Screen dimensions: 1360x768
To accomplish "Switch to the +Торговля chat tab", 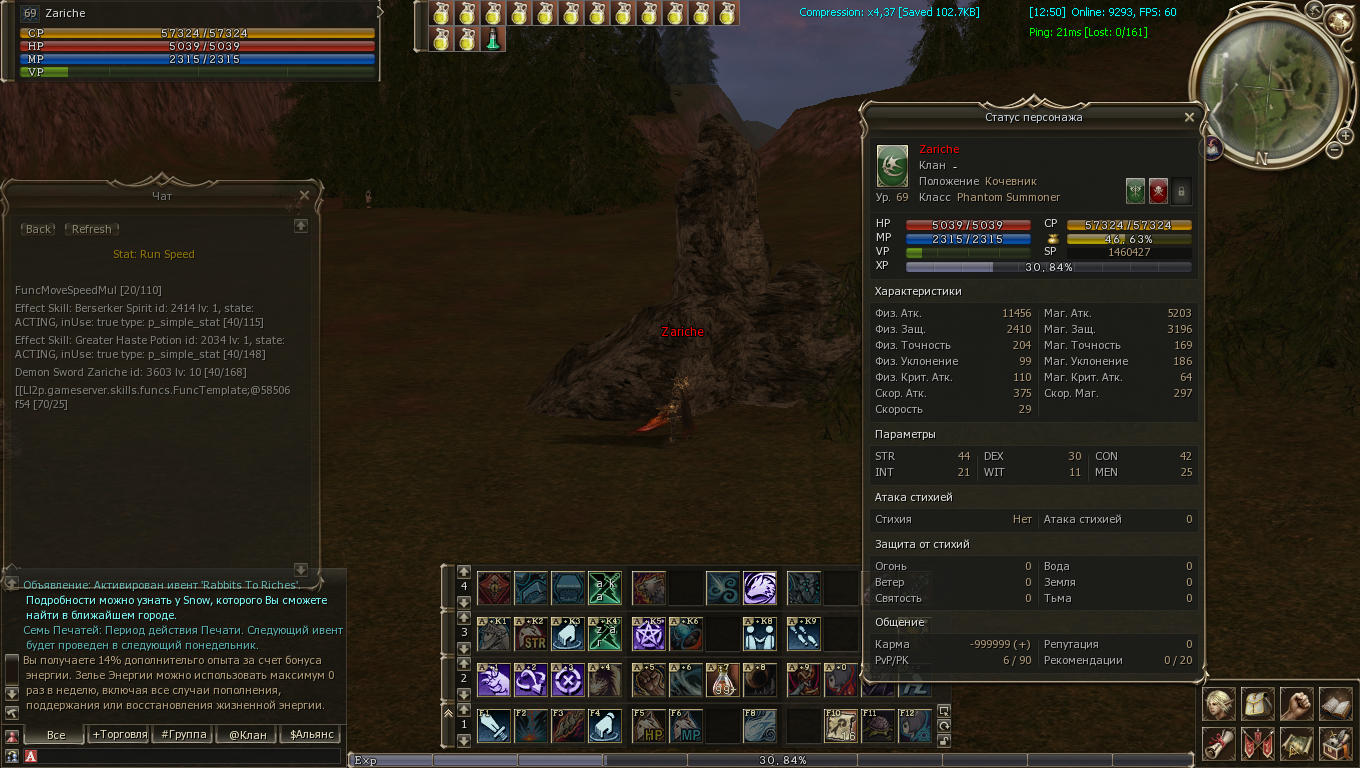I will [x=118, y=734].
